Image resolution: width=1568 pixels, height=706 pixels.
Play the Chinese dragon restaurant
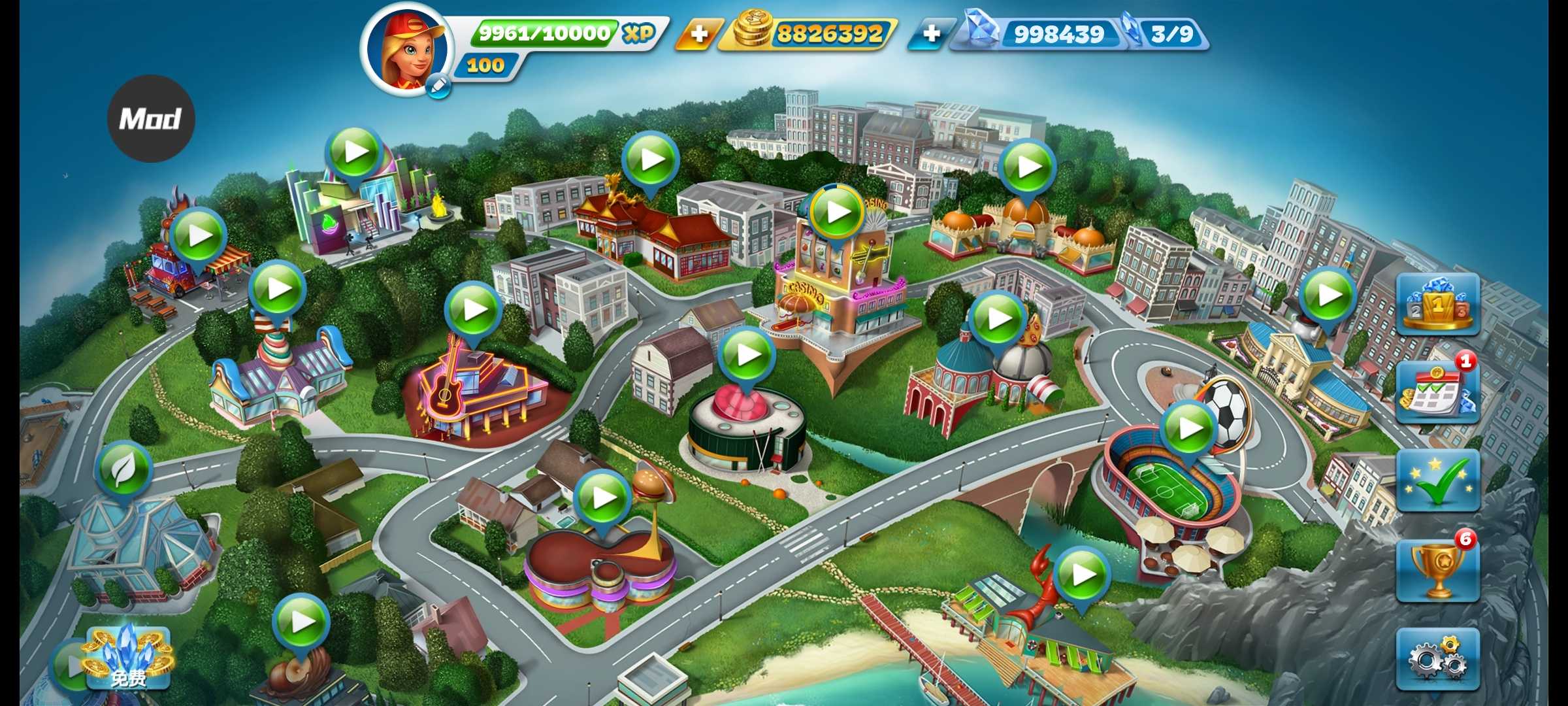(650, 160)
